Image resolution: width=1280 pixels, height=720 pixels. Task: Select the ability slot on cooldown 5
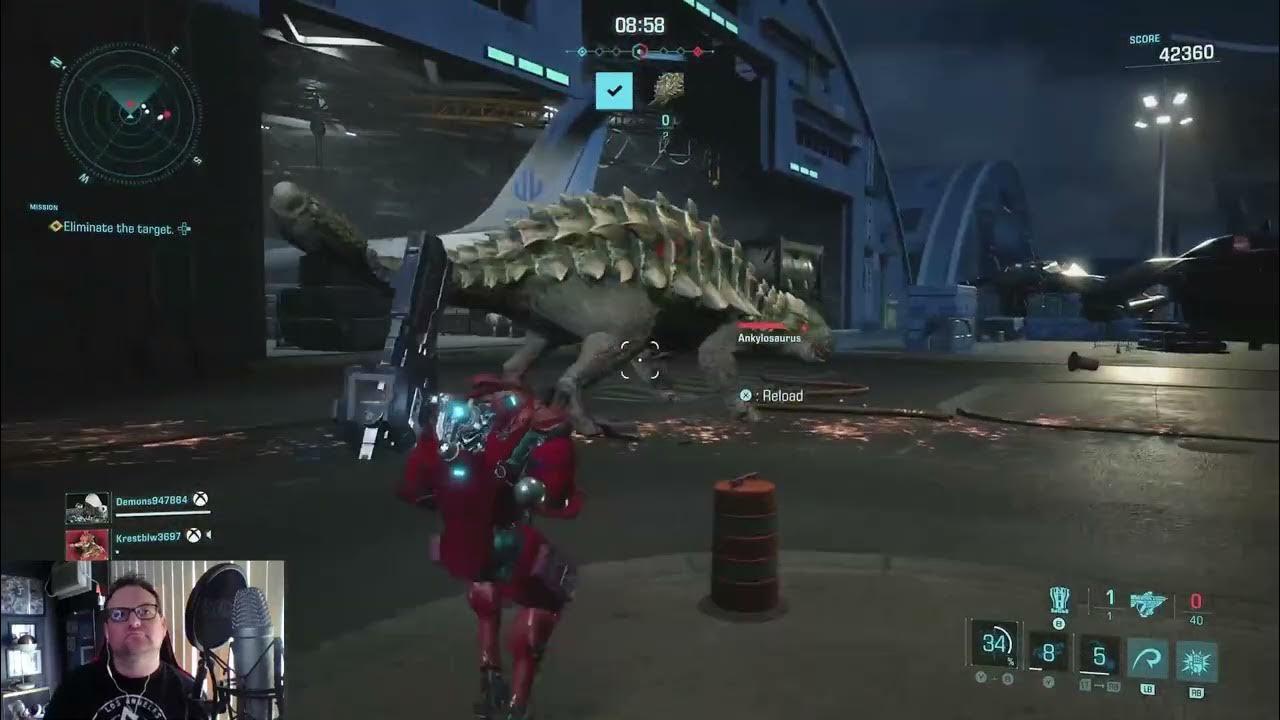pyautogui.click(x=1098, y=657)
